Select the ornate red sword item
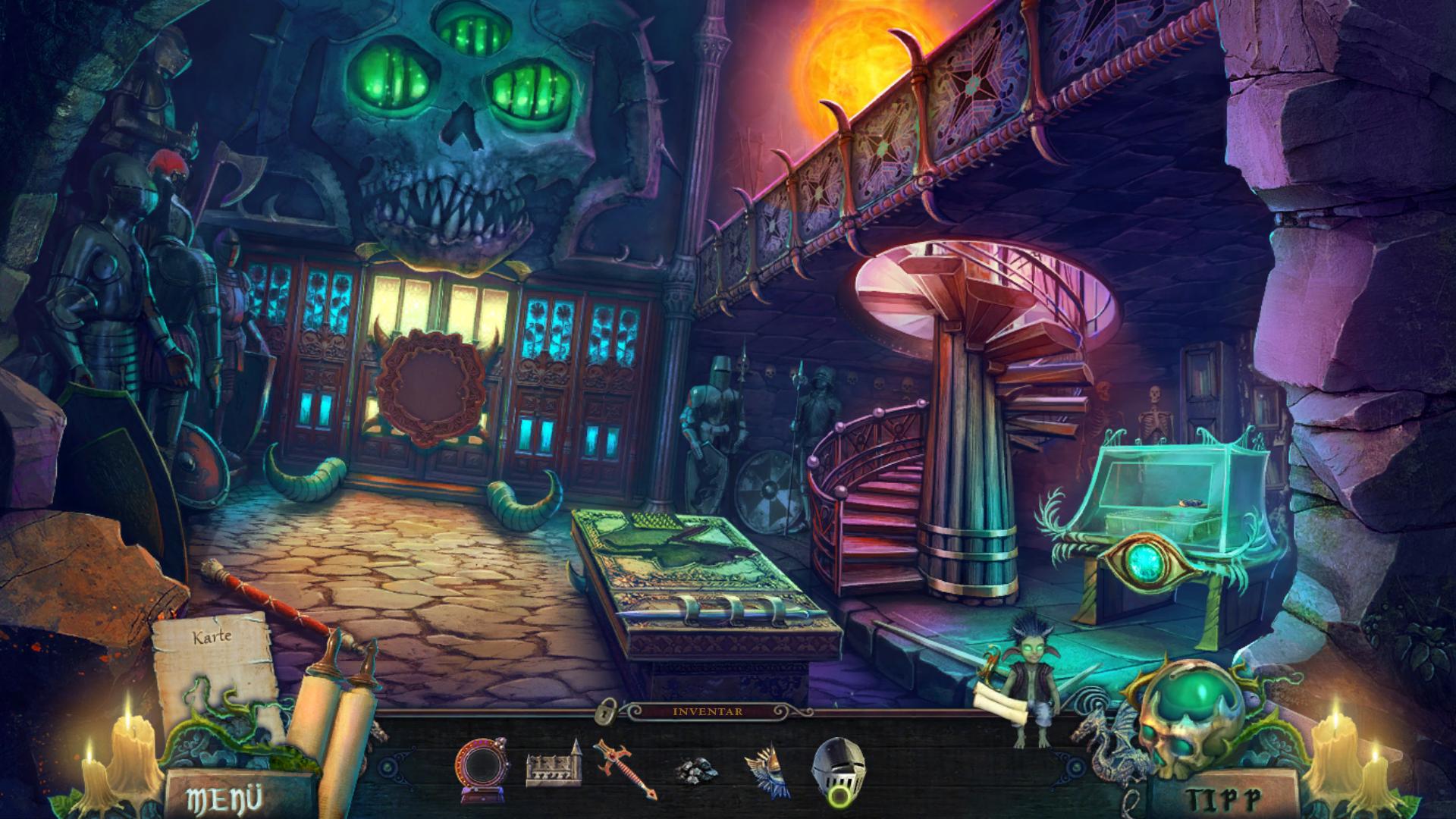This screenshot has height=819, width=1456. 623,769
